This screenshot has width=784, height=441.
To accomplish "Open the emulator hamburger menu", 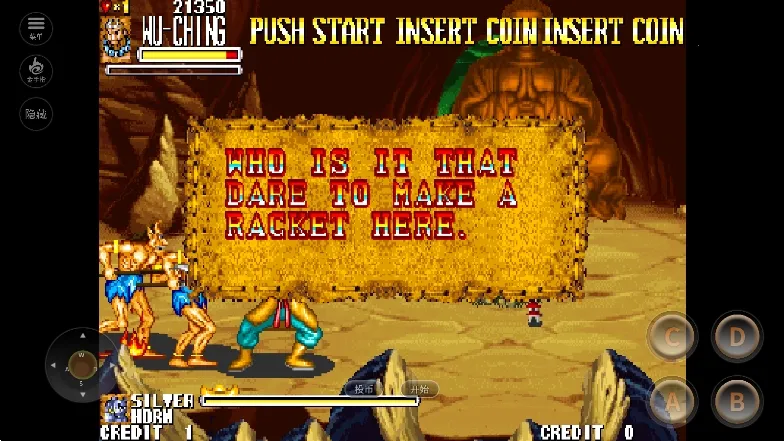I will click(36, 28).
